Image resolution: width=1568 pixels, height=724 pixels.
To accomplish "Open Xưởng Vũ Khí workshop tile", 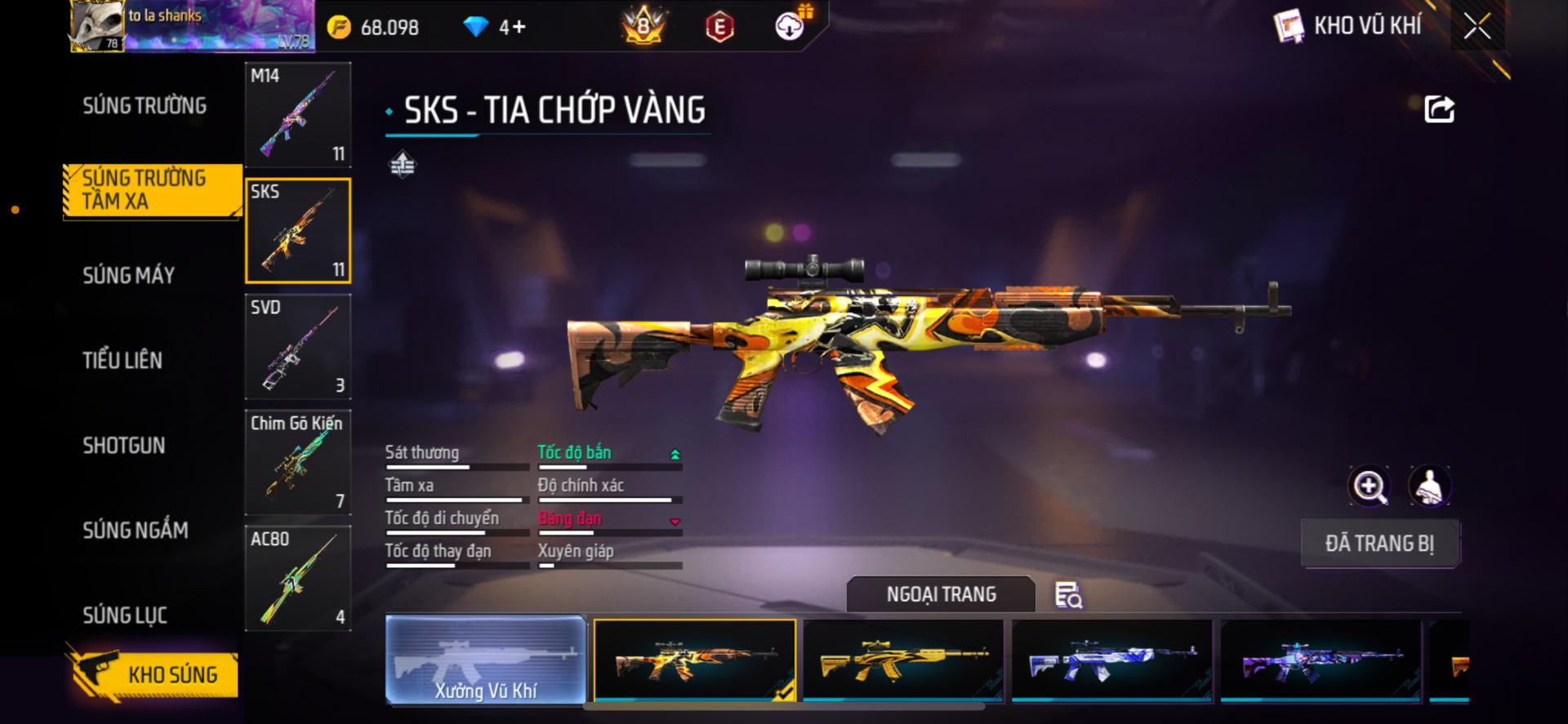I will (x=486, y=660).
